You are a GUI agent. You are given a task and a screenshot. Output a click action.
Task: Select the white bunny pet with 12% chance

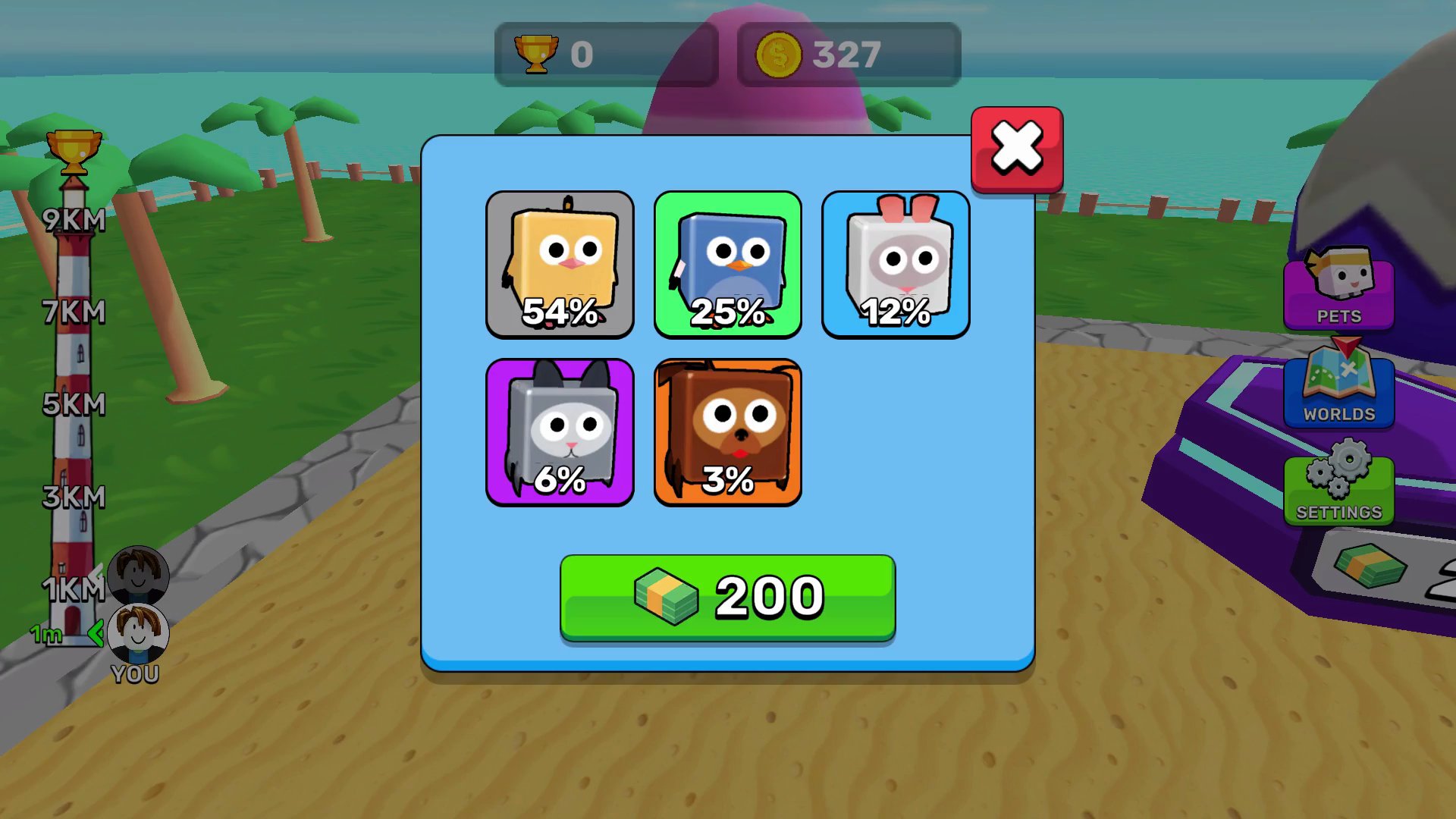(896, 265)
